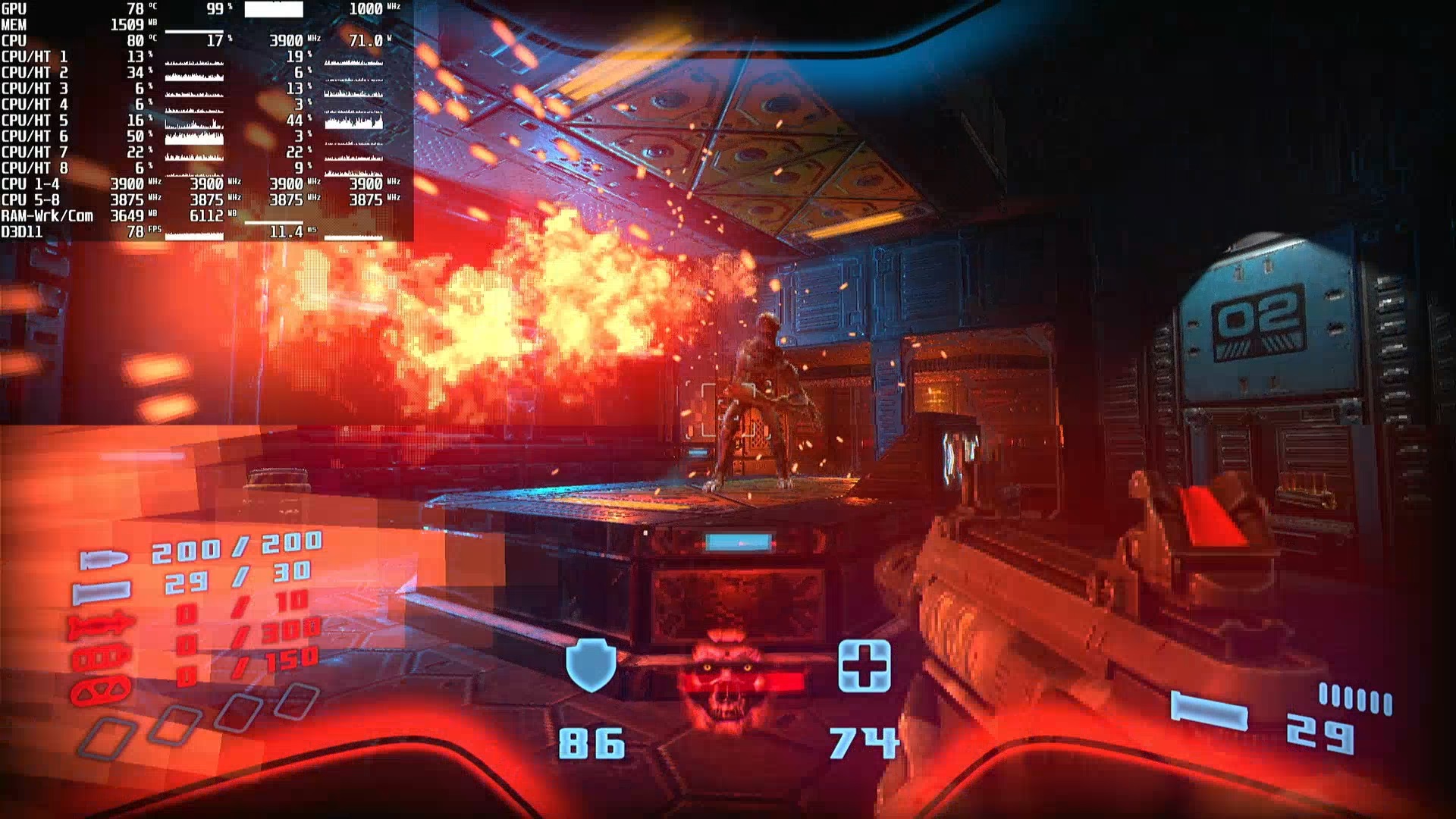Select the health cross icon
The width and height of the screenshot is (1456, 819).
[x=864, y=665]
